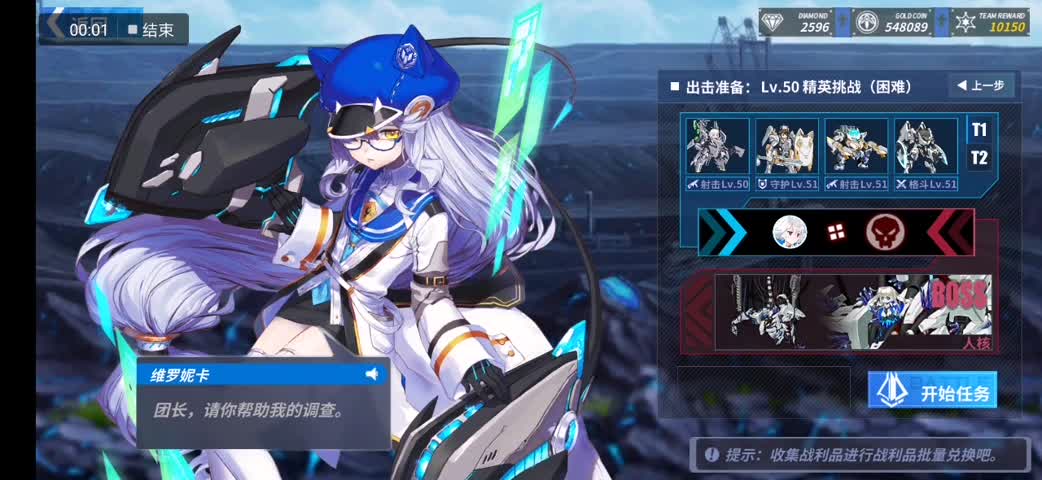
Task: Start the mission with 开始任务
Action: [932, 392]
